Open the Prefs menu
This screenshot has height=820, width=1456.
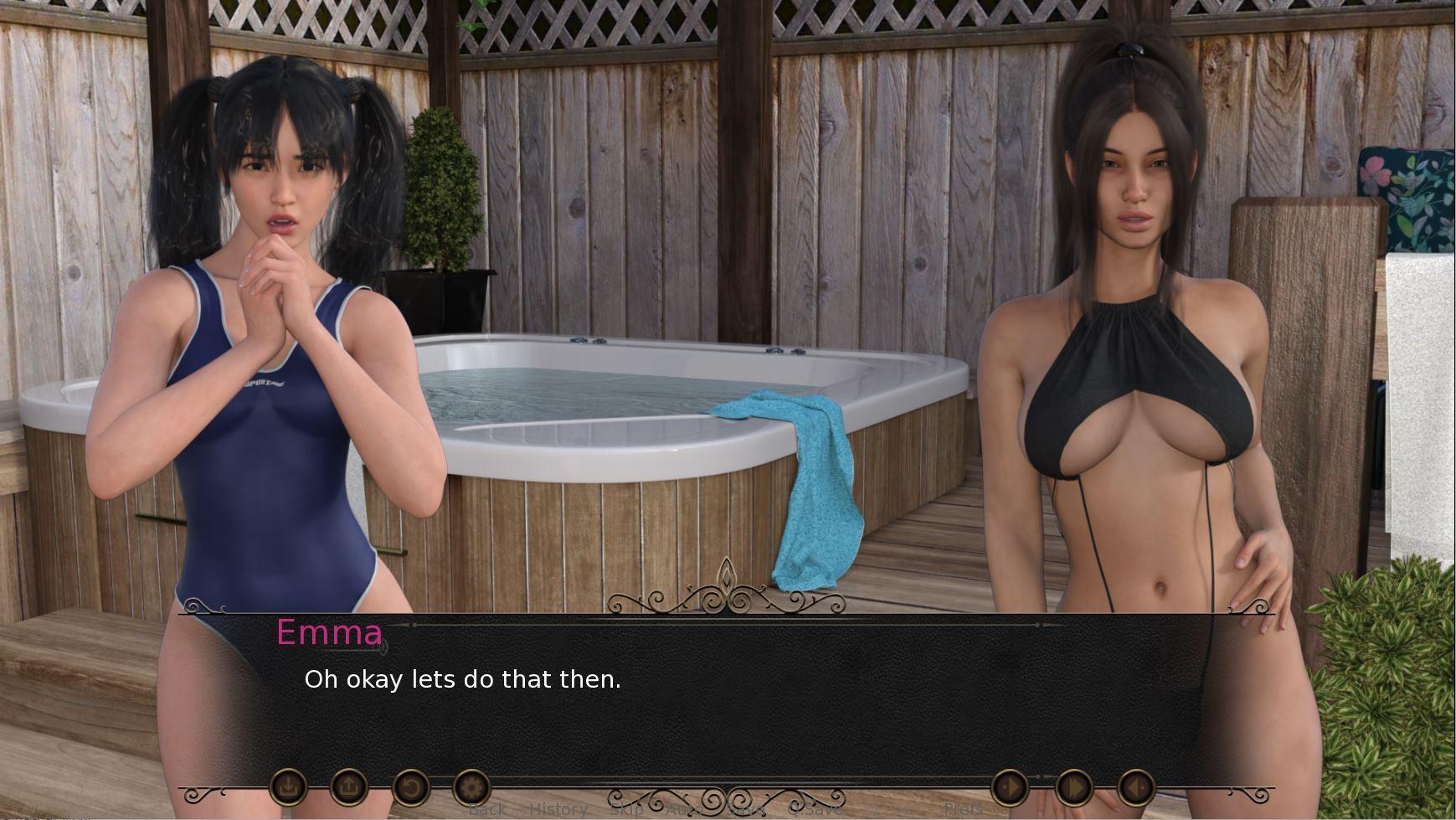click(x=963, y=809)
